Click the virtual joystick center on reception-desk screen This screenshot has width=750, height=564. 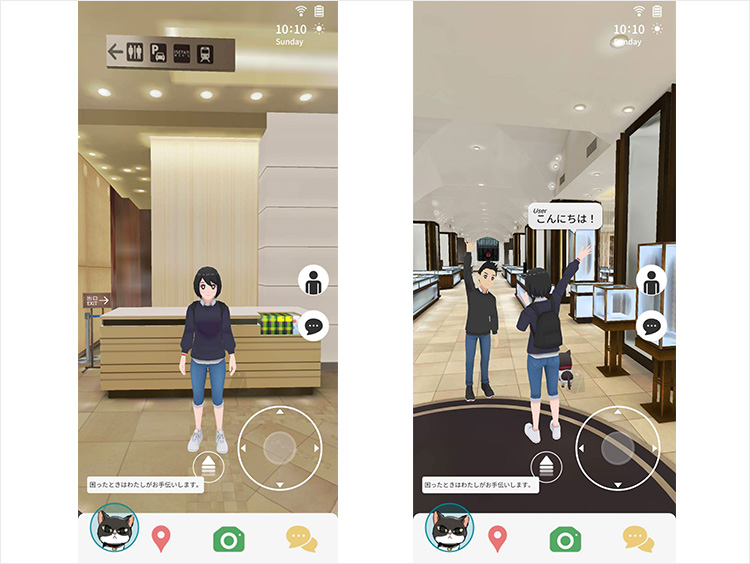tap(281, 448)
